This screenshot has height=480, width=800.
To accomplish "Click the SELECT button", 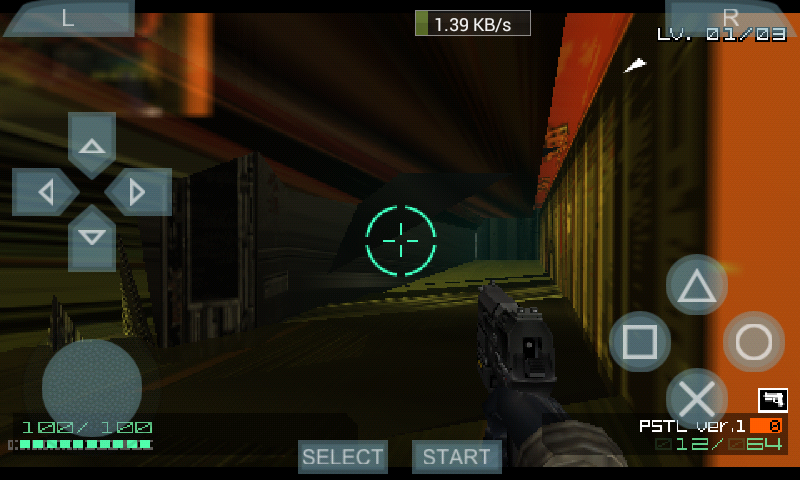I will click(x=343, y=457).
